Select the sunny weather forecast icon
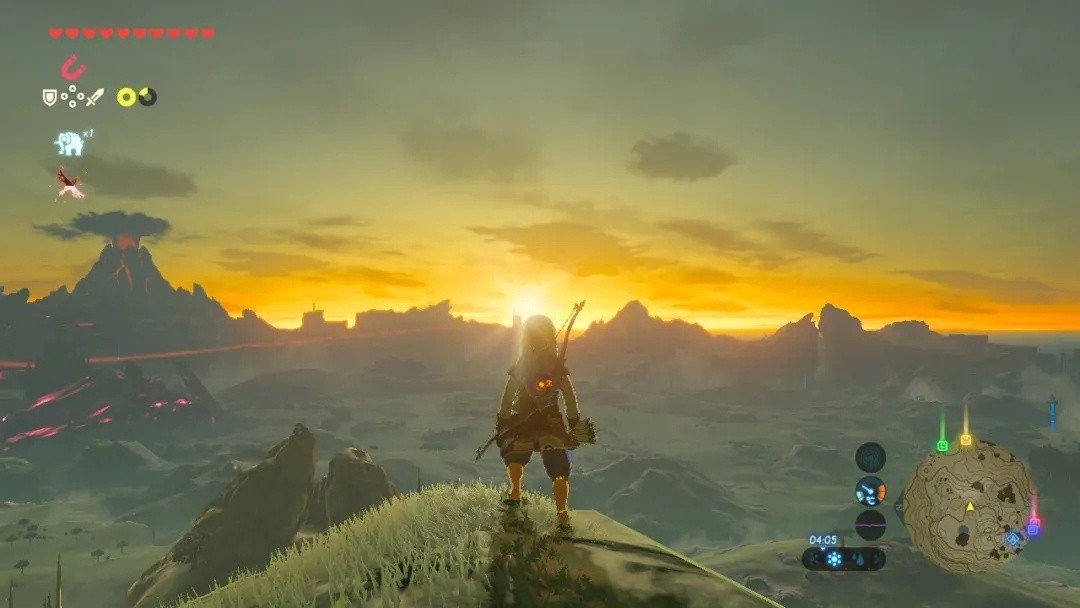Screen dimensions: 1080x608 click(x=833, y=559)
